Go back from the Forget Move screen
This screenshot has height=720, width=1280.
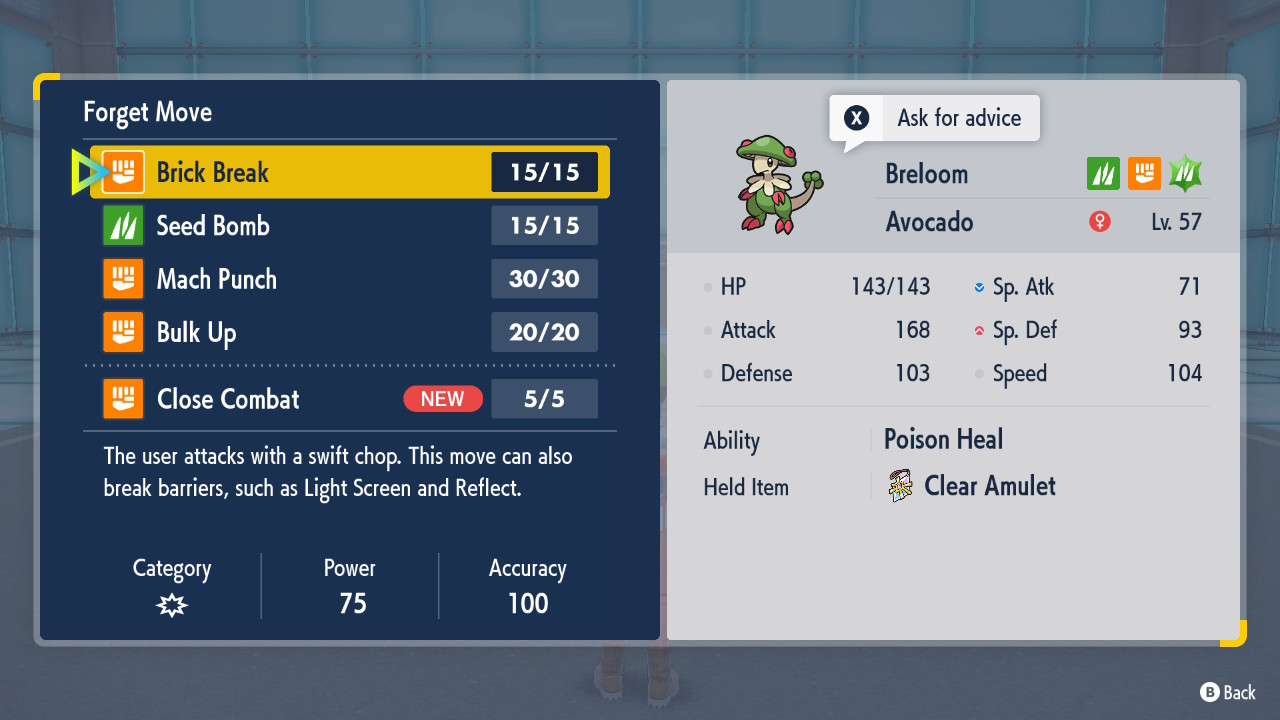point(1228,692)
